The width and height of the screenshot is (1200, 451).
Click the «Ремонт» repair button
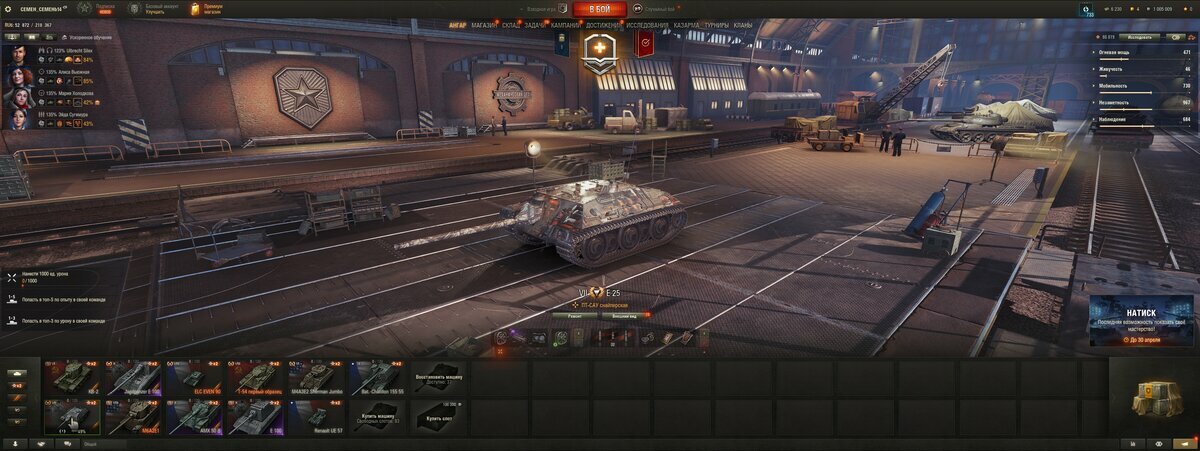point(575,314)
